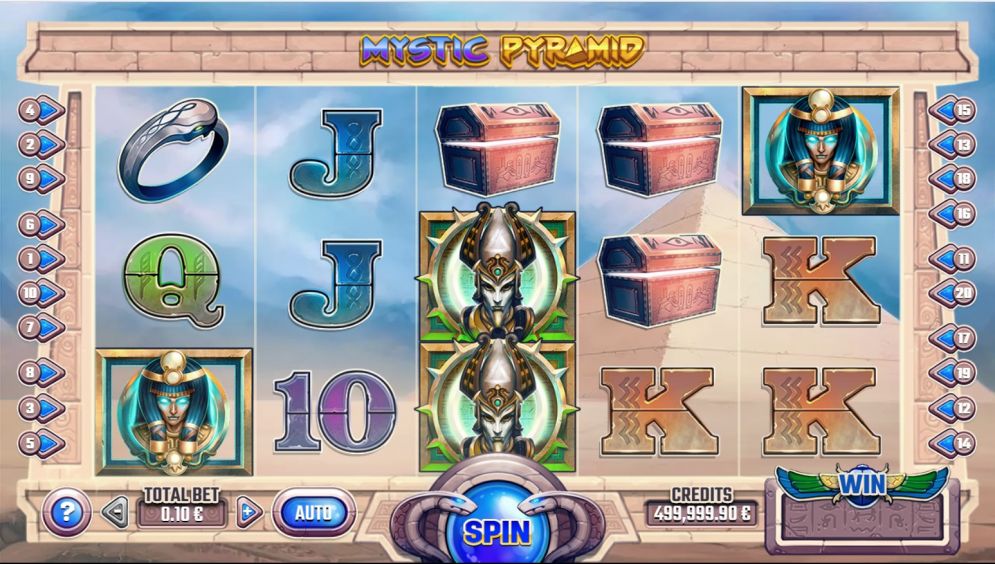The image size is (995, 564).
Task: Select payline marker 9
Action: coord(40,179)
